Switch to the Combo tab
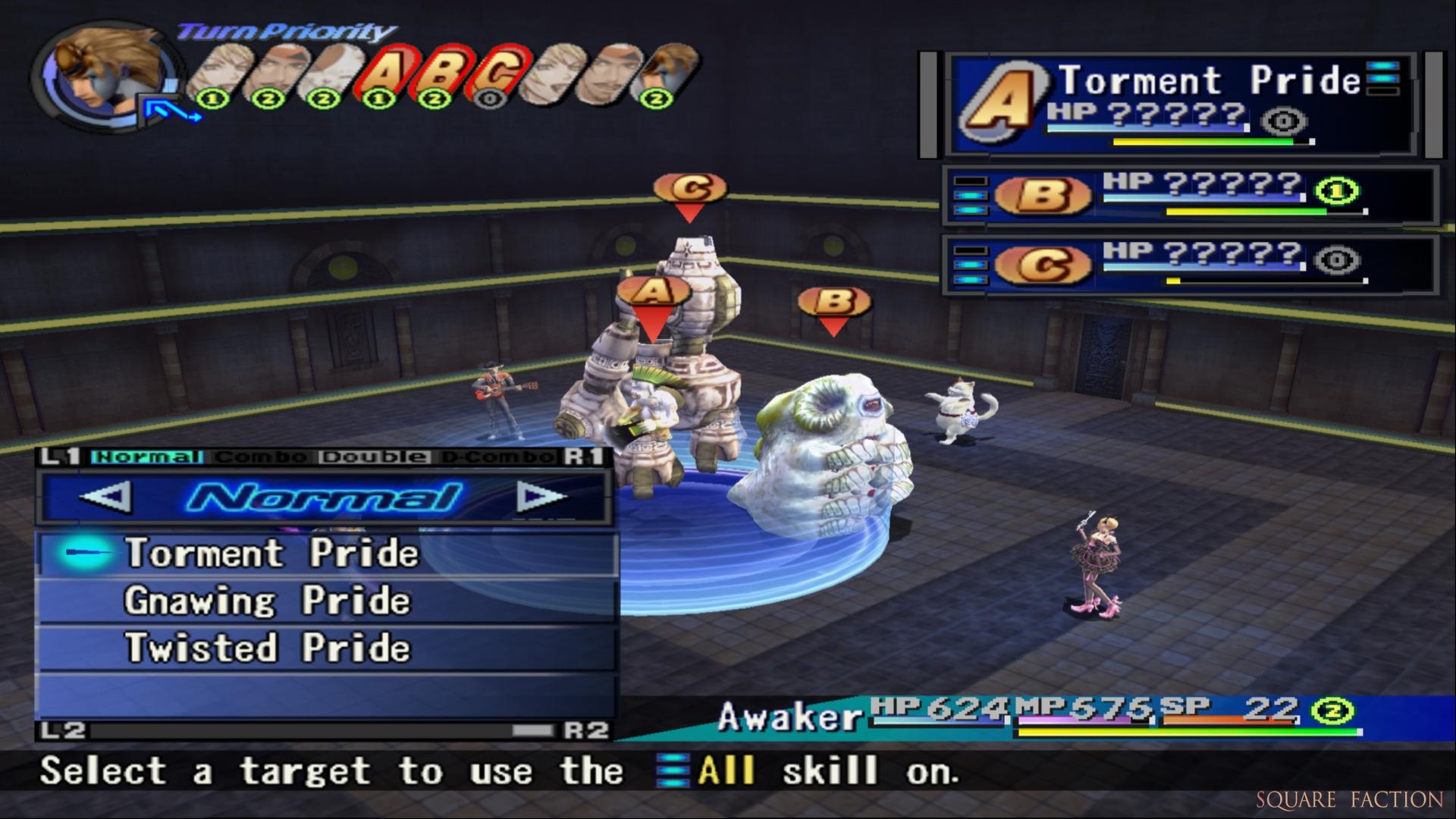1456x819 pixels. pos(260,457)
